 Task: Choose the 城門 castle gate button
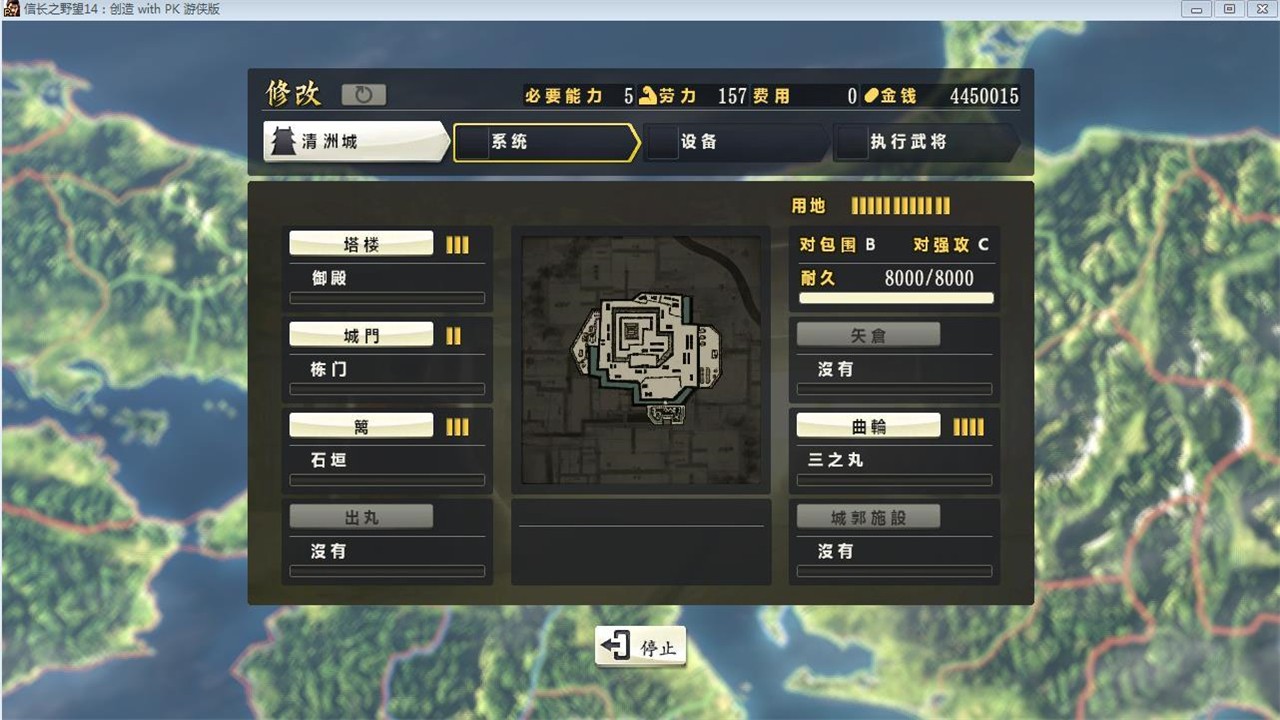[361, 335]
